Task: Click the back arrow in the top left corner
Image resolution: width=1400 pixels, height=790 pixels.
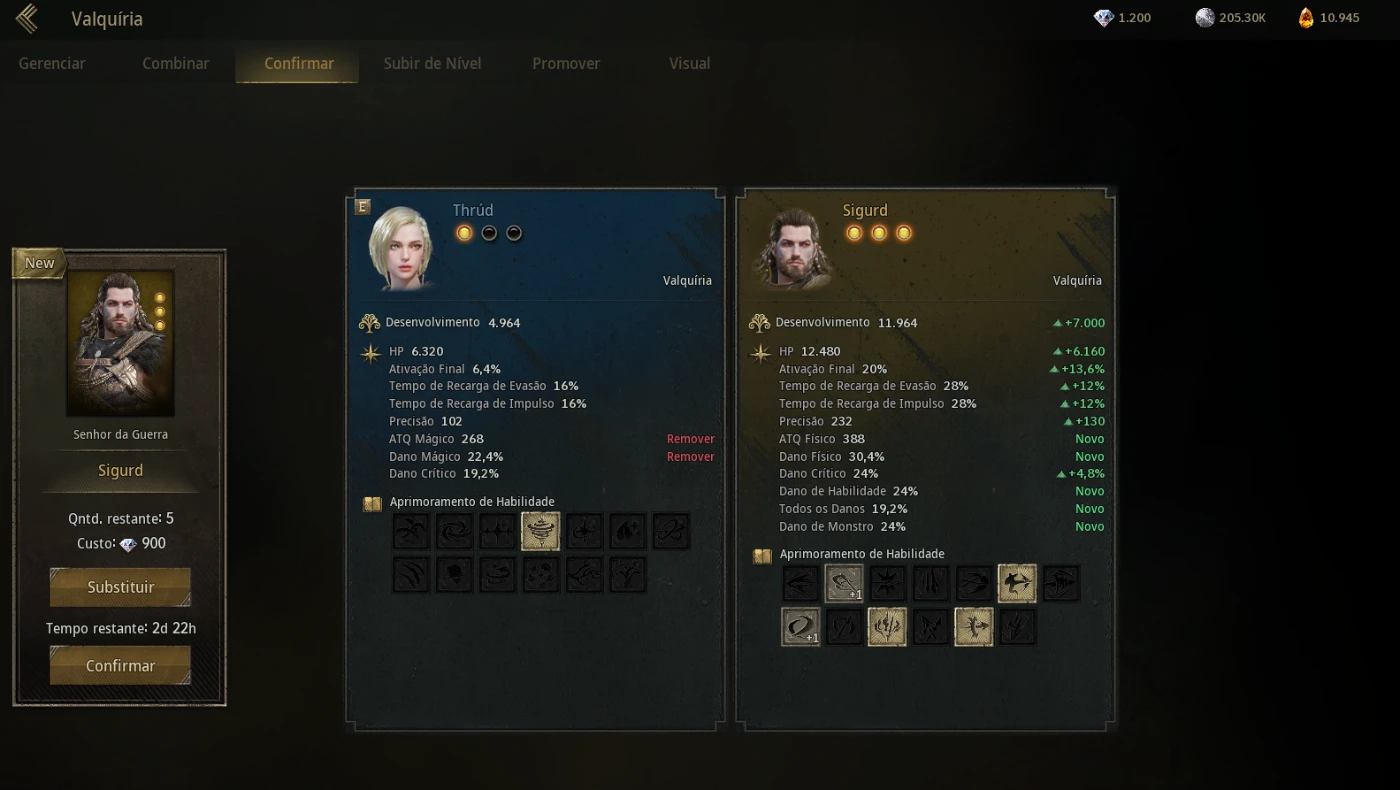Action: (x=25, y=18)
